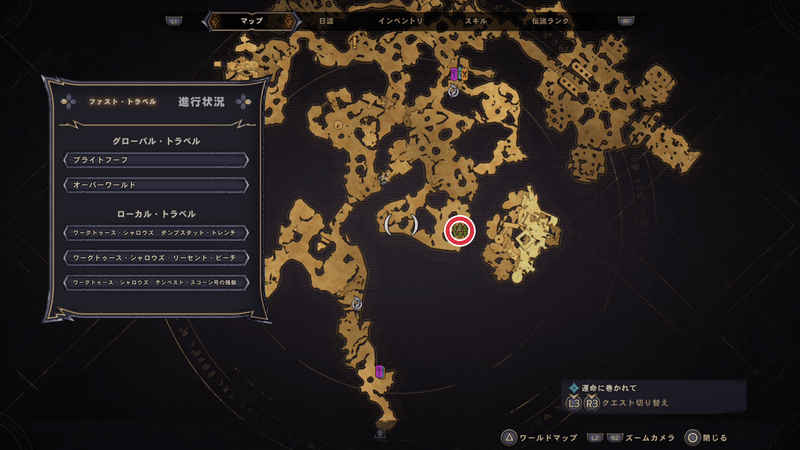Open the スキル tab
The image size is (800, 450).
(477, 20)
